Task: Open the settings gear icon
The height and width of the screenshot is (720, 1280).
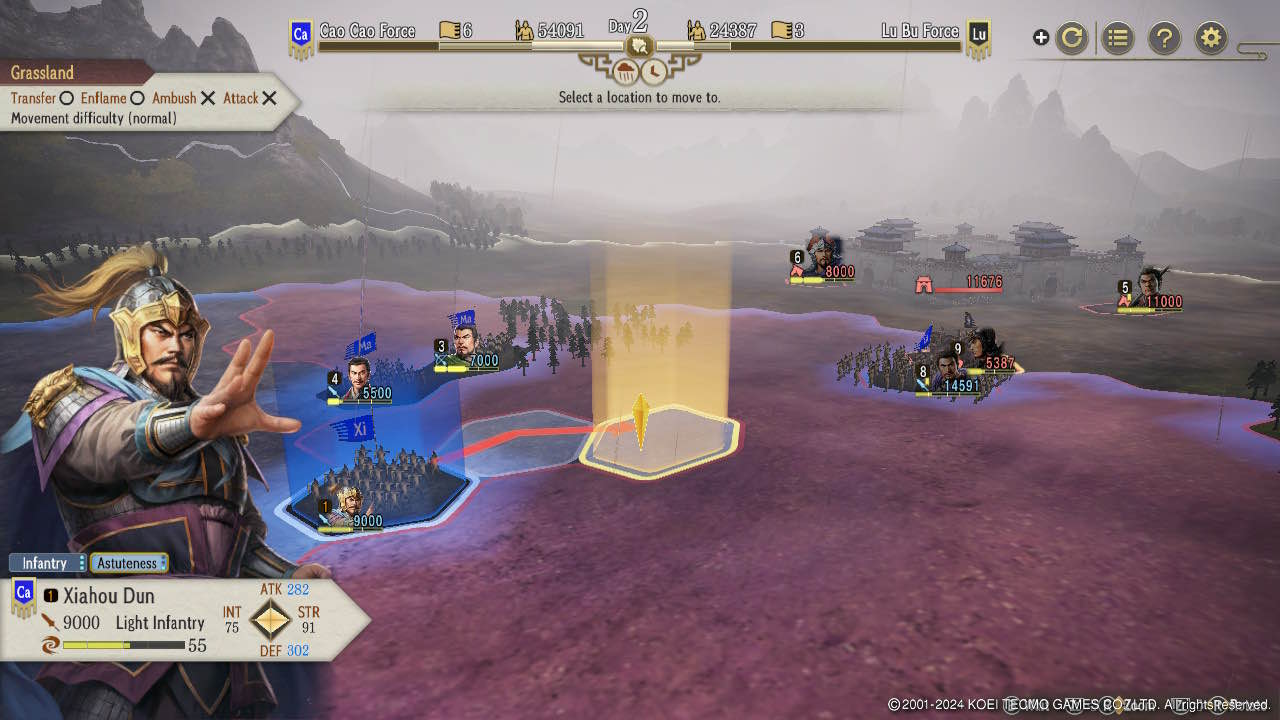Action: coord(1210,37)
